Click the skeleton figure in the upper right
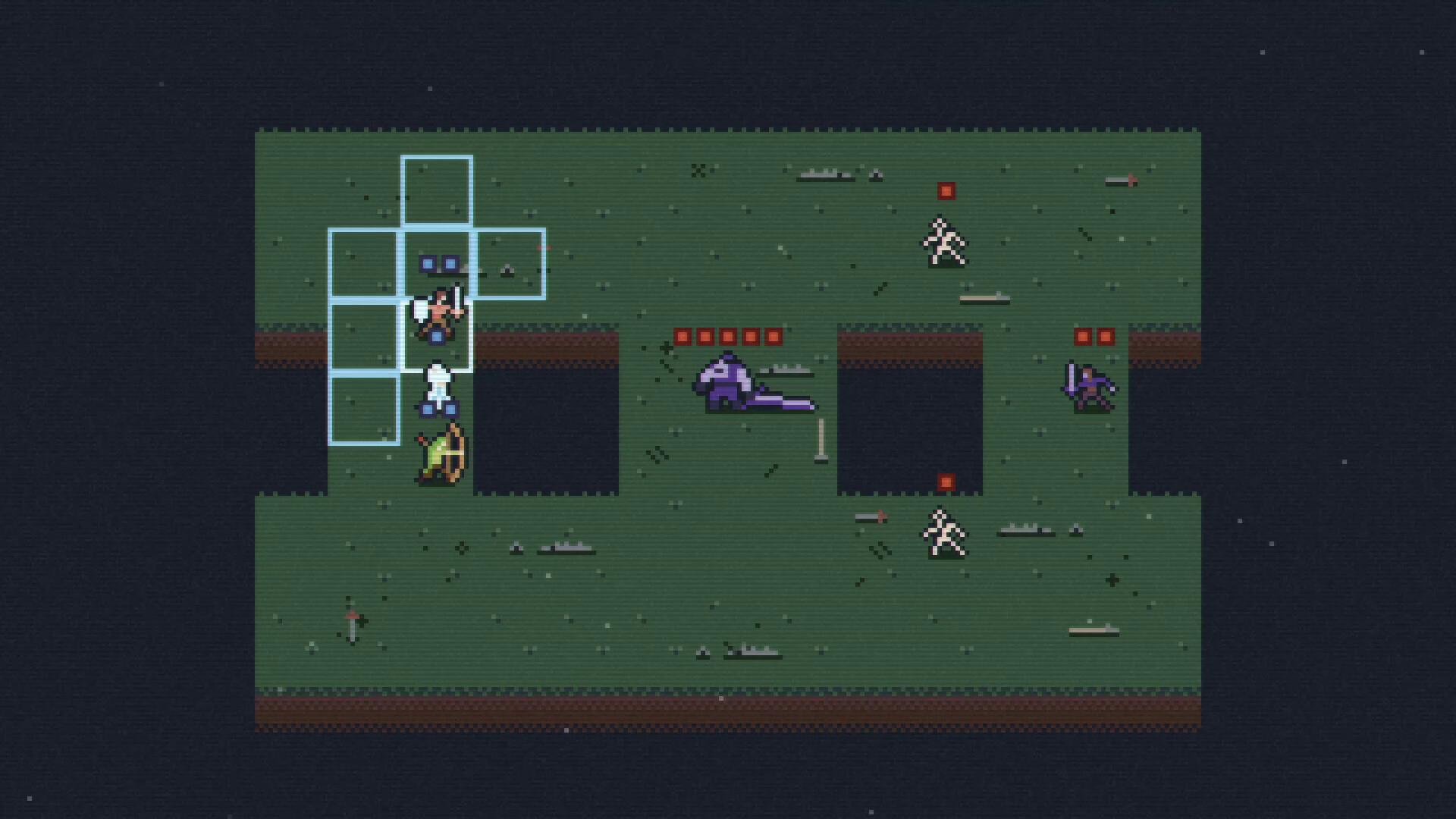Image resolution: width=1456 pixels, height=819 pixels. (945, 241)
